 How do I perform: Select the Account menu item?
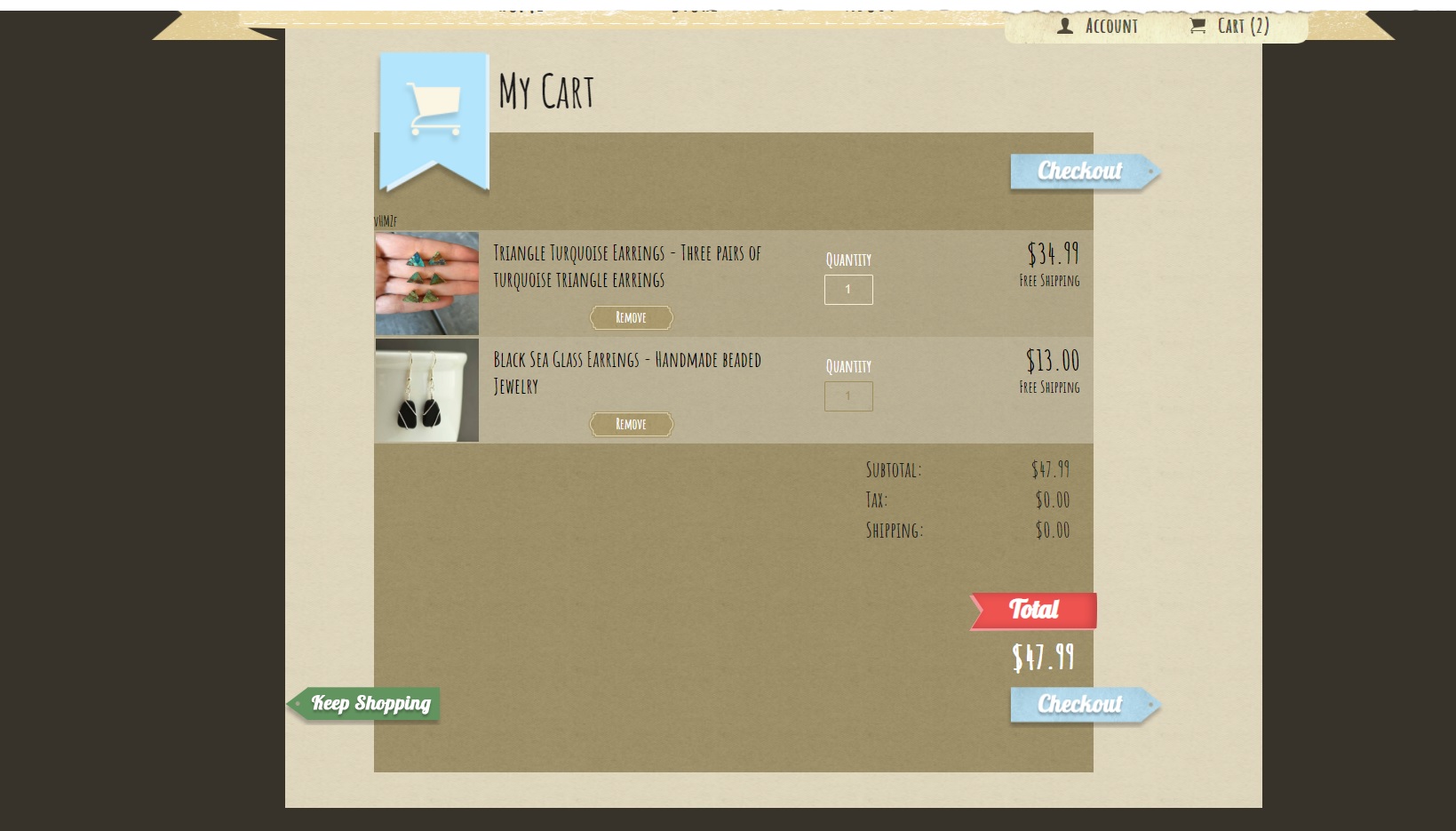pyautogui.click(x=1110, y=26)
